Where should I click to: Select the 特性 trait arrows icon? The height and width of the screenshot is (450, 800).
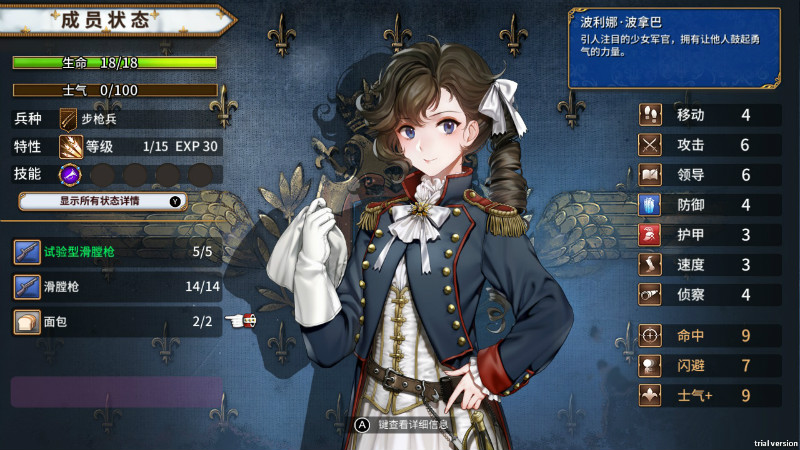point(70,146)
